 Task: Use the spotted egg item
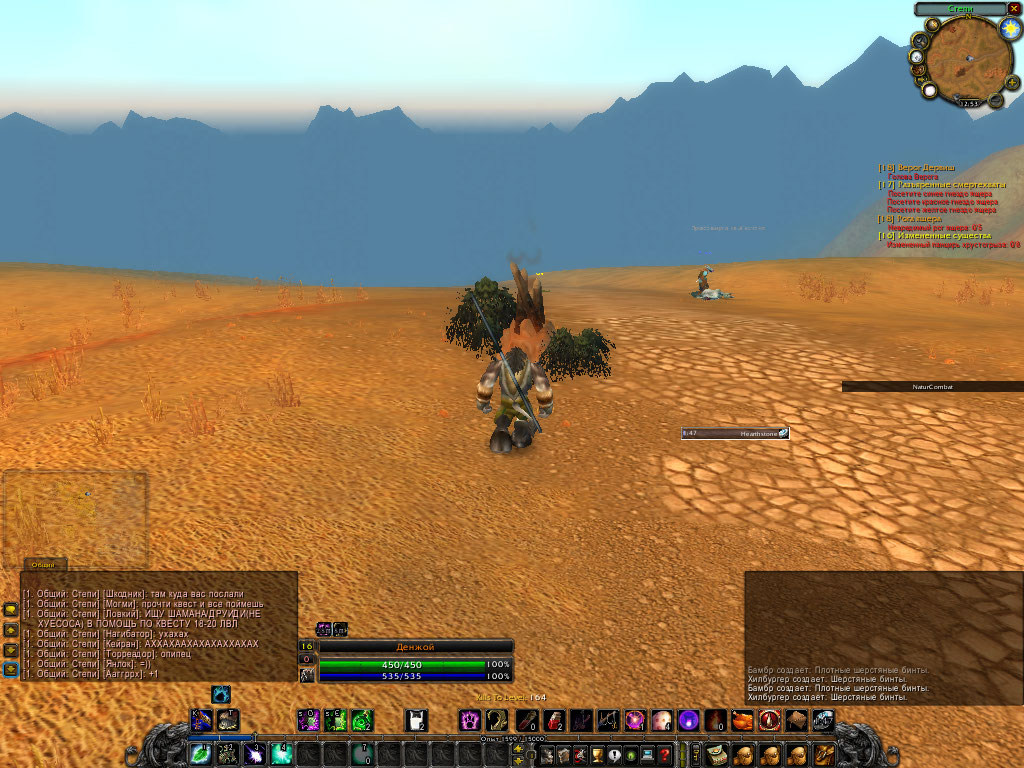(661, 720)
